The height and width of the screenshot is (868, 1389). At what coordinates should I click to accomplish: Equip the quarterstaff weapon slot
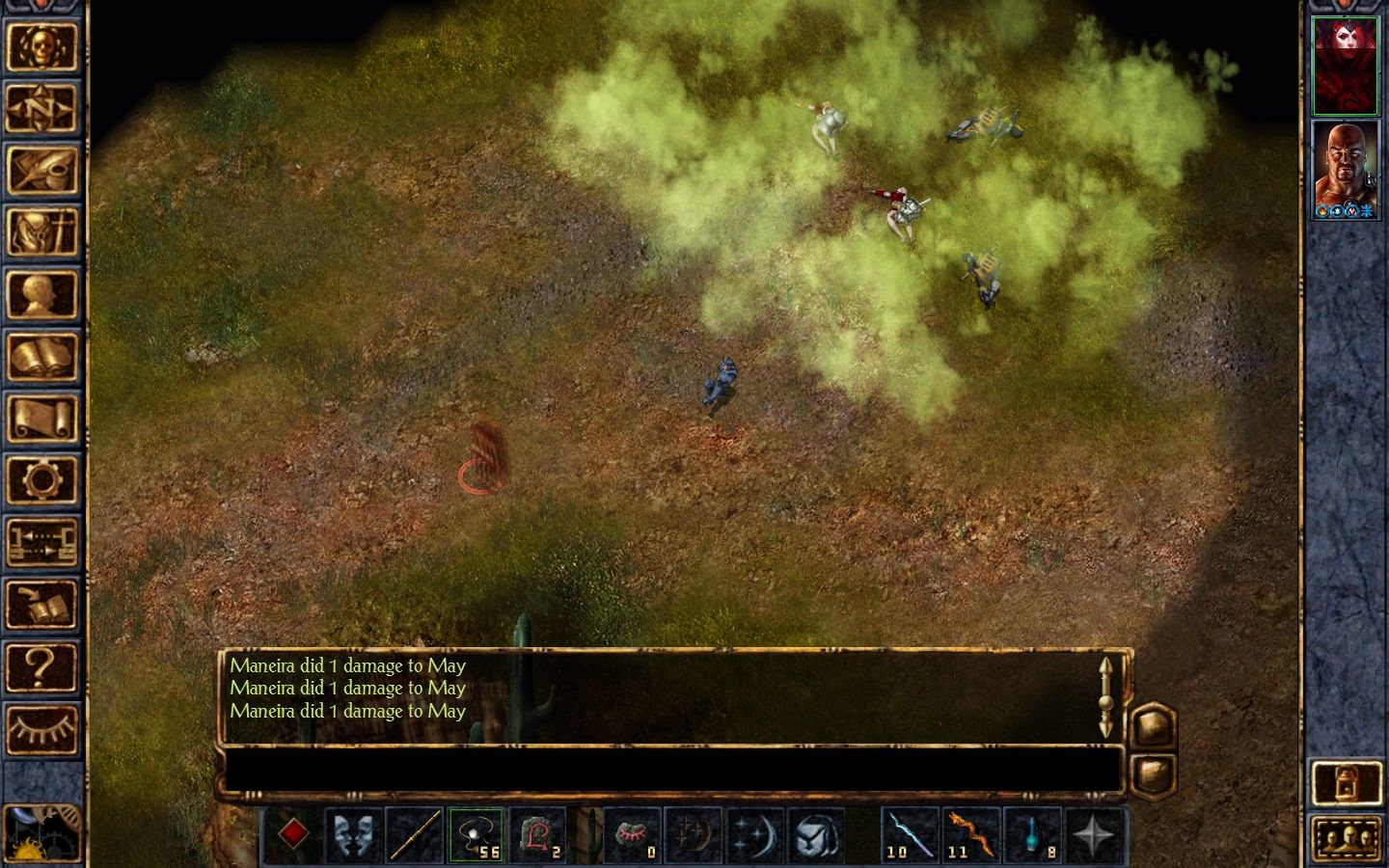415,834
